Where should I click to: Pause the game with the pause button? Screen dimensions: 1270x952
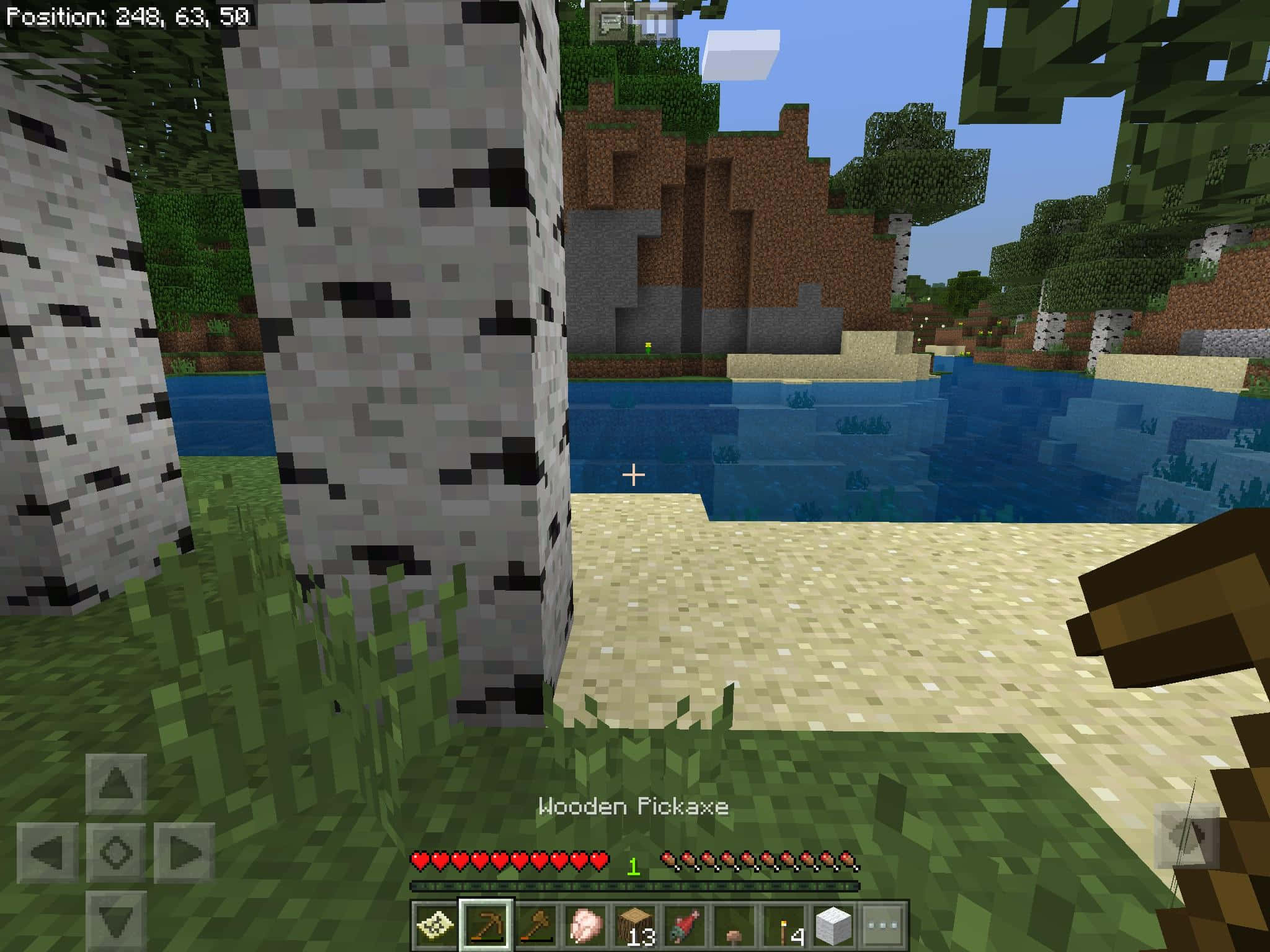coord(655,24)
